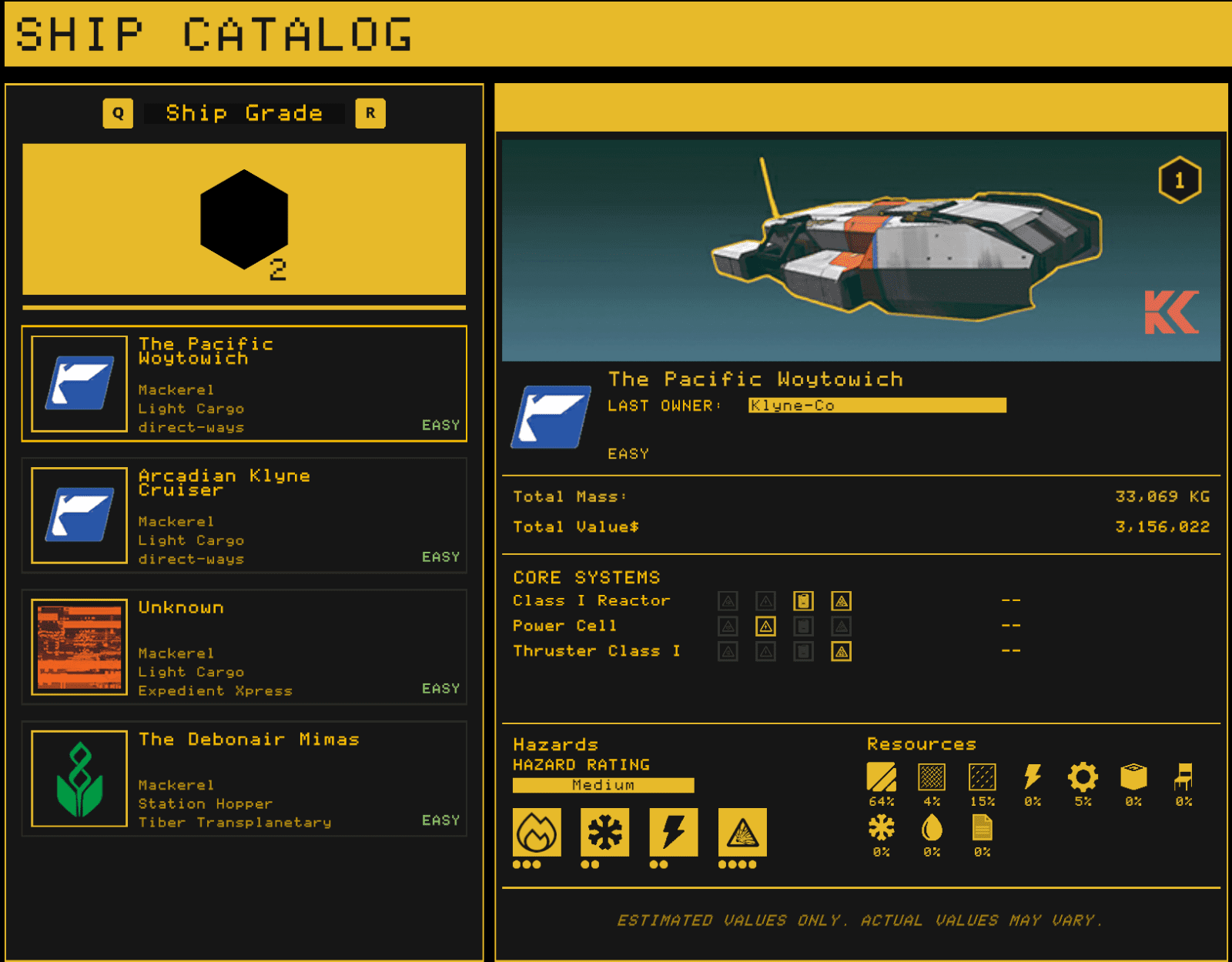Image resolution: width=1232 pixels, height=962 pixels.
Task: Select the Unknown Expedient Xpress ship entry
Action: tap(244, 648)
